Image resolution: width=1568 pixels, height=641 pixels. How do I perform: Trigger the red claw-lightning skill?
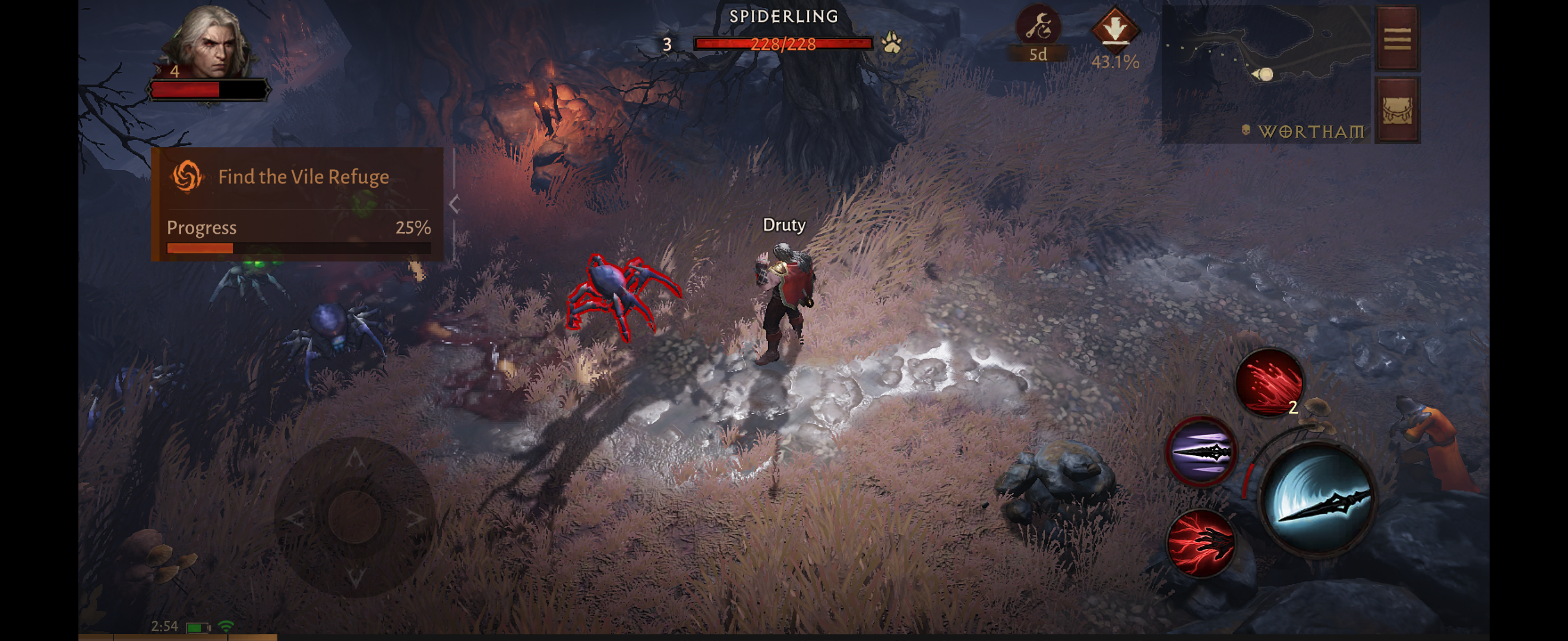(1200, 543)
